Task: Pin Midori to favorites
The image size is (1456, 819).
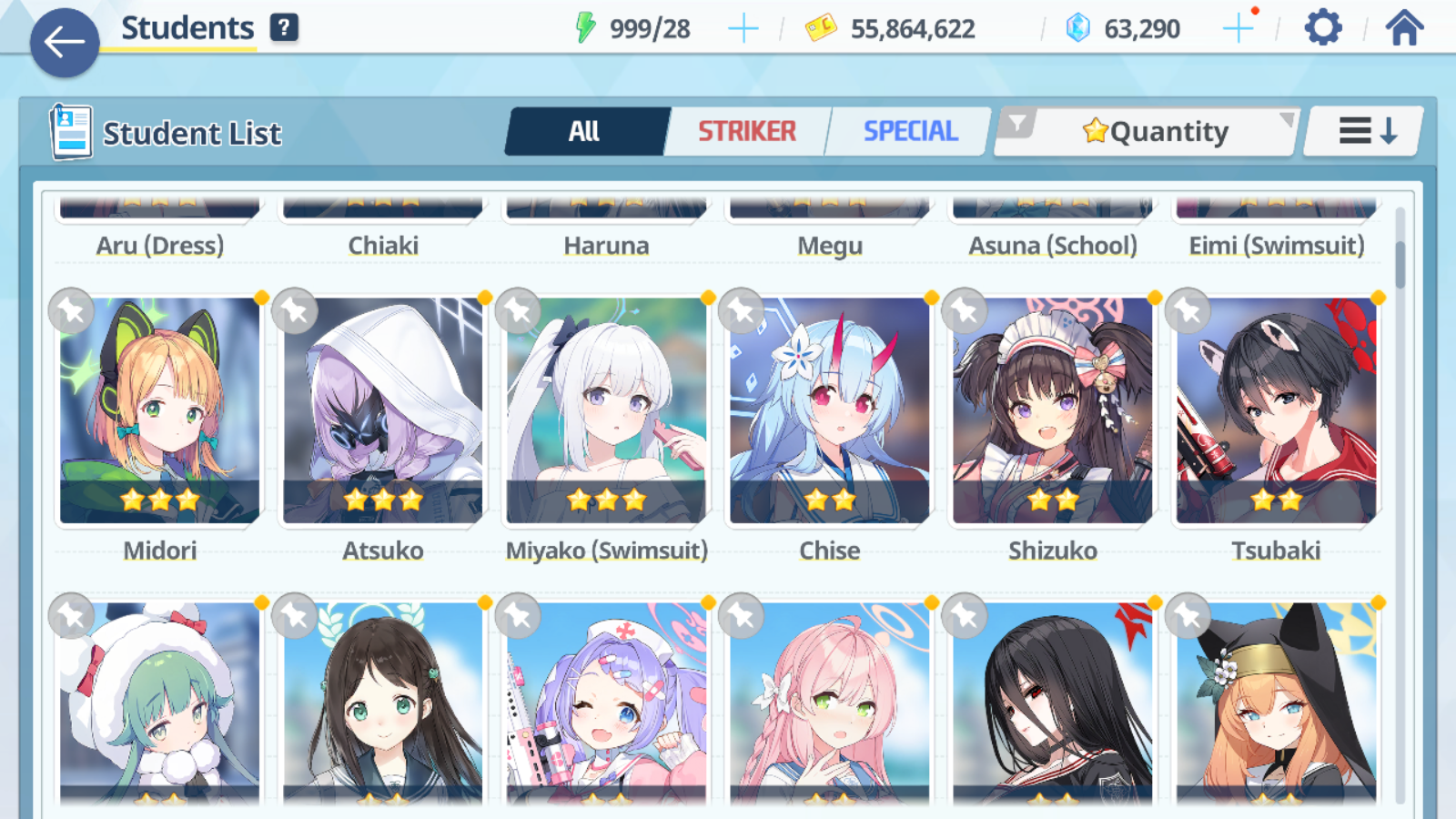Action: tap(71, 311)
